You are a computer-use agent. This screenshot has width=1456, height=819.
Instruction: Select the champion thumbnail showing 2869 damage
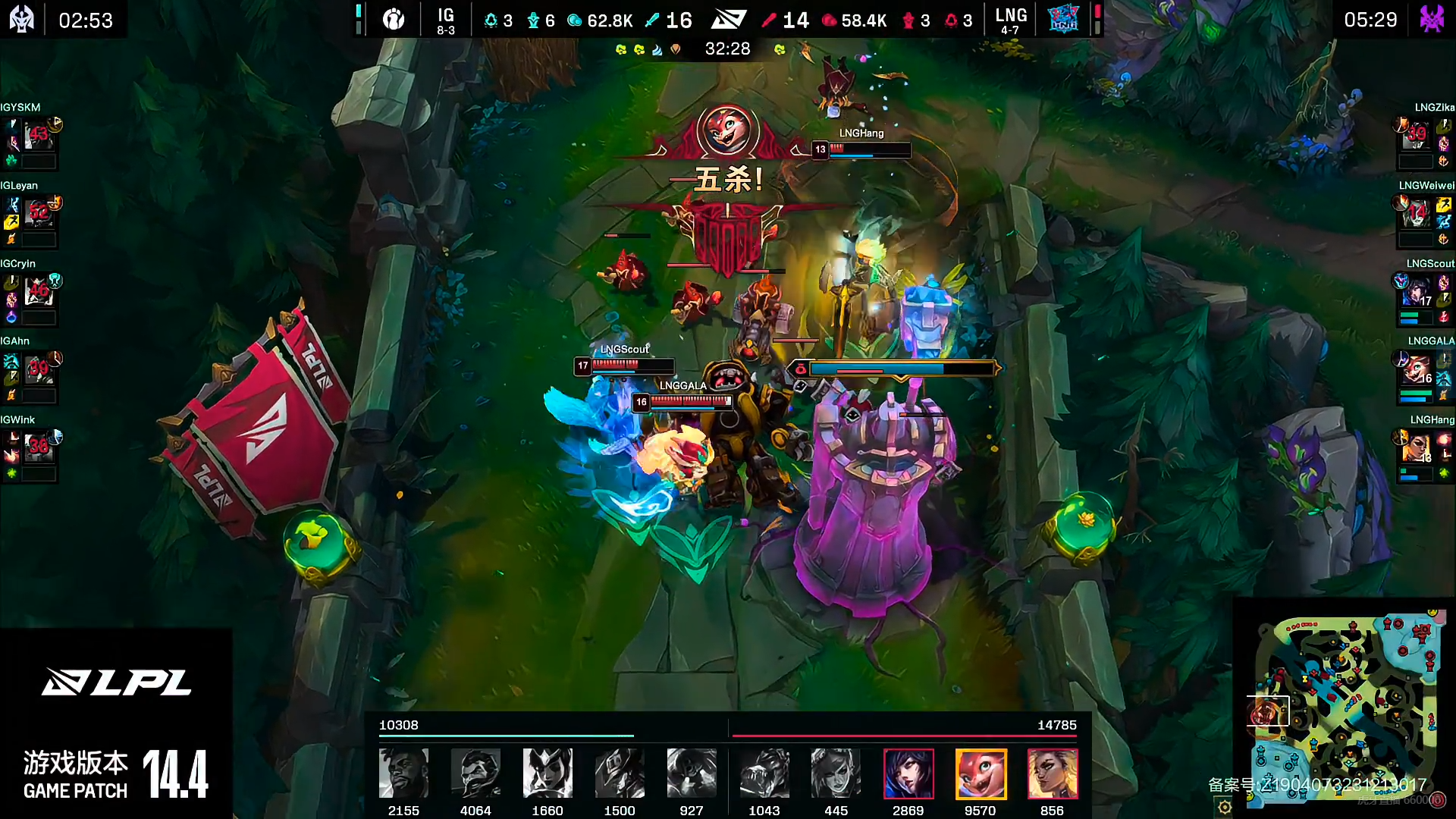point(908,773)
